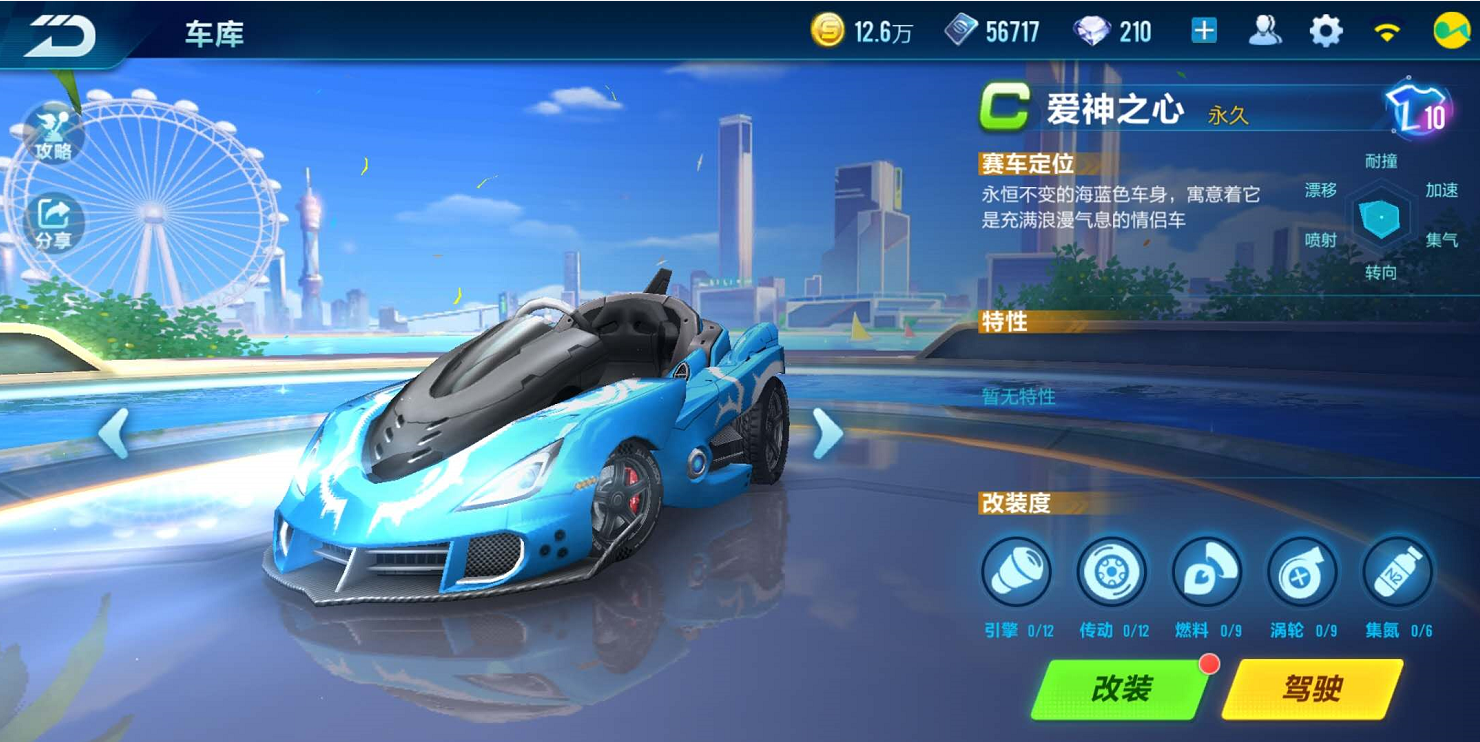Open the L10 shirt badge icon
Viewport: 1480px width, 742px height.
coord(1416,110)
